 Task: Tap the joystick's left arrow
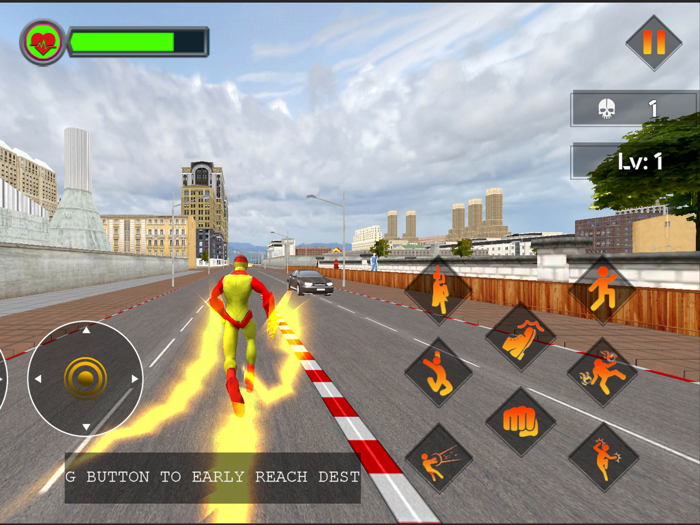point(37,379)
